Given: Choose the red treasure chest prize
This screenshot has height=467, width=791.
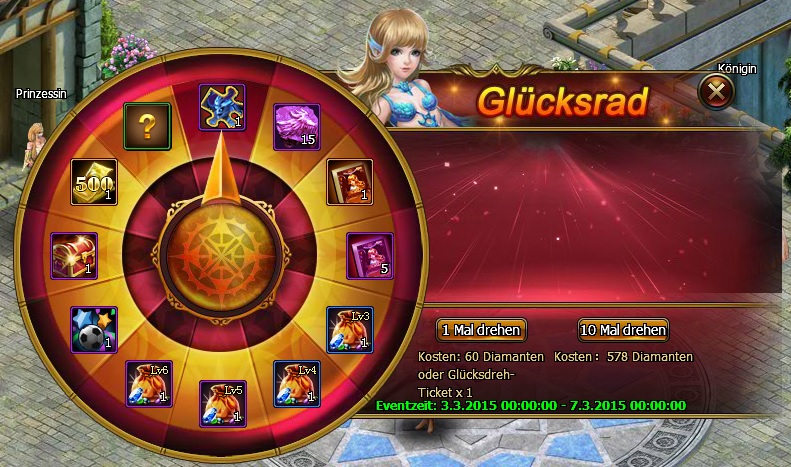Looking at the screenshot, I should (x=75, y=255).
